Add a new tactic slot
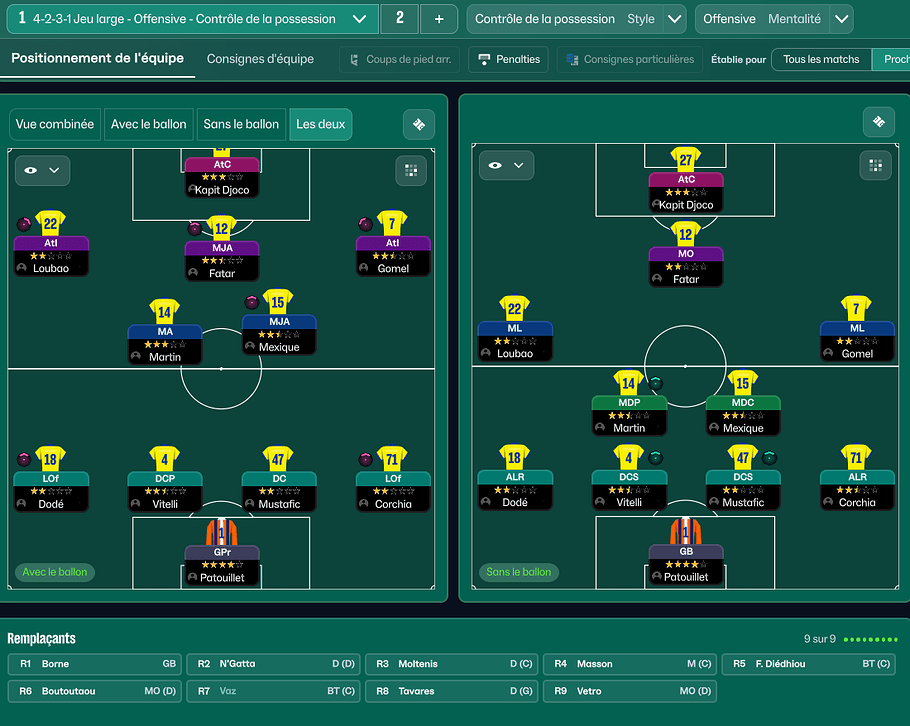Viewport: 910px width, 726px height. [x=438, y=19]
